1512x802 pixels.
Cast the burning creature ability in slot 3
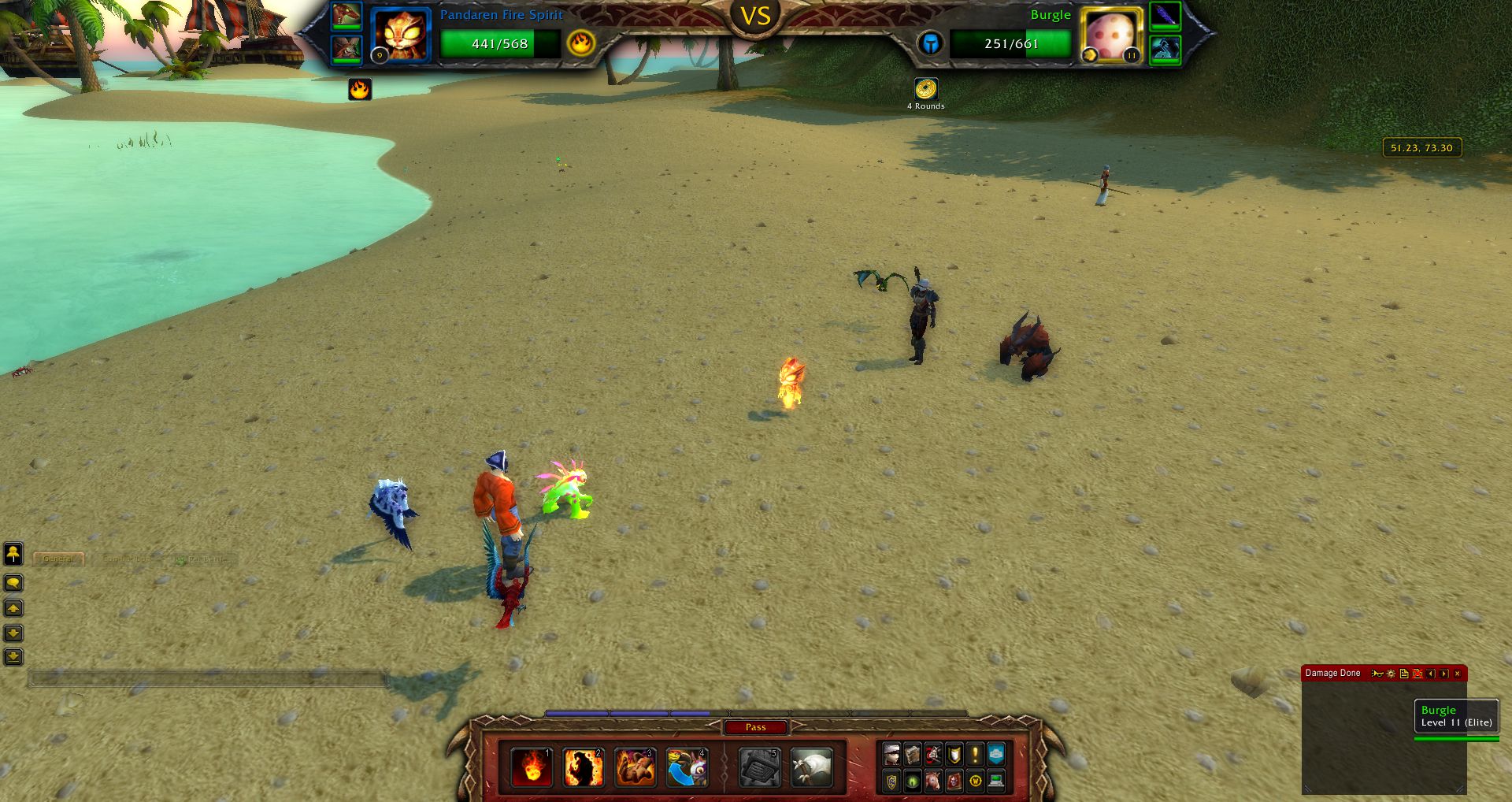635,767
